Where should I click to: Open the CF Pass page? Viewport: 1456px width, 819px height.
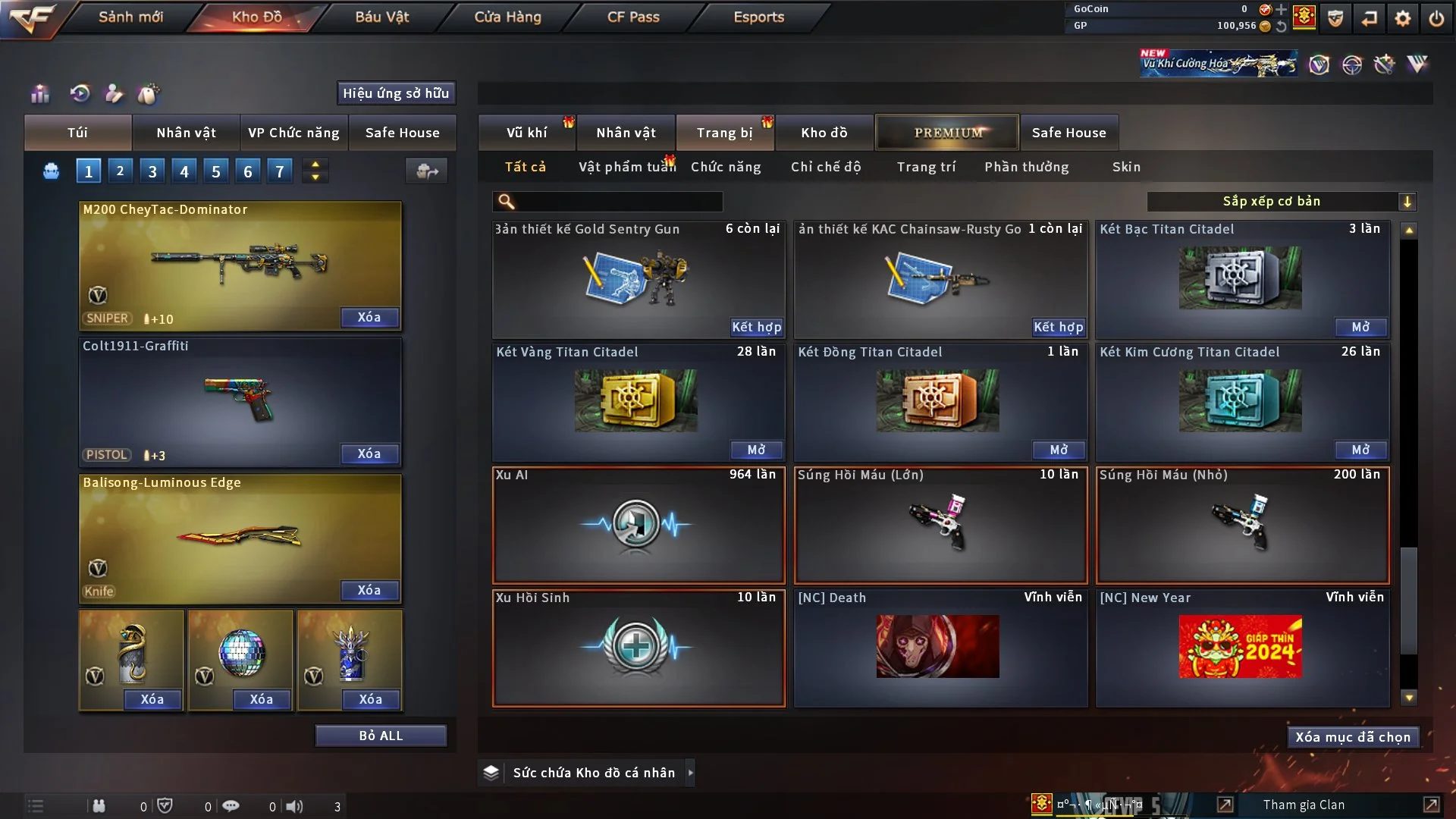(633, 17)
